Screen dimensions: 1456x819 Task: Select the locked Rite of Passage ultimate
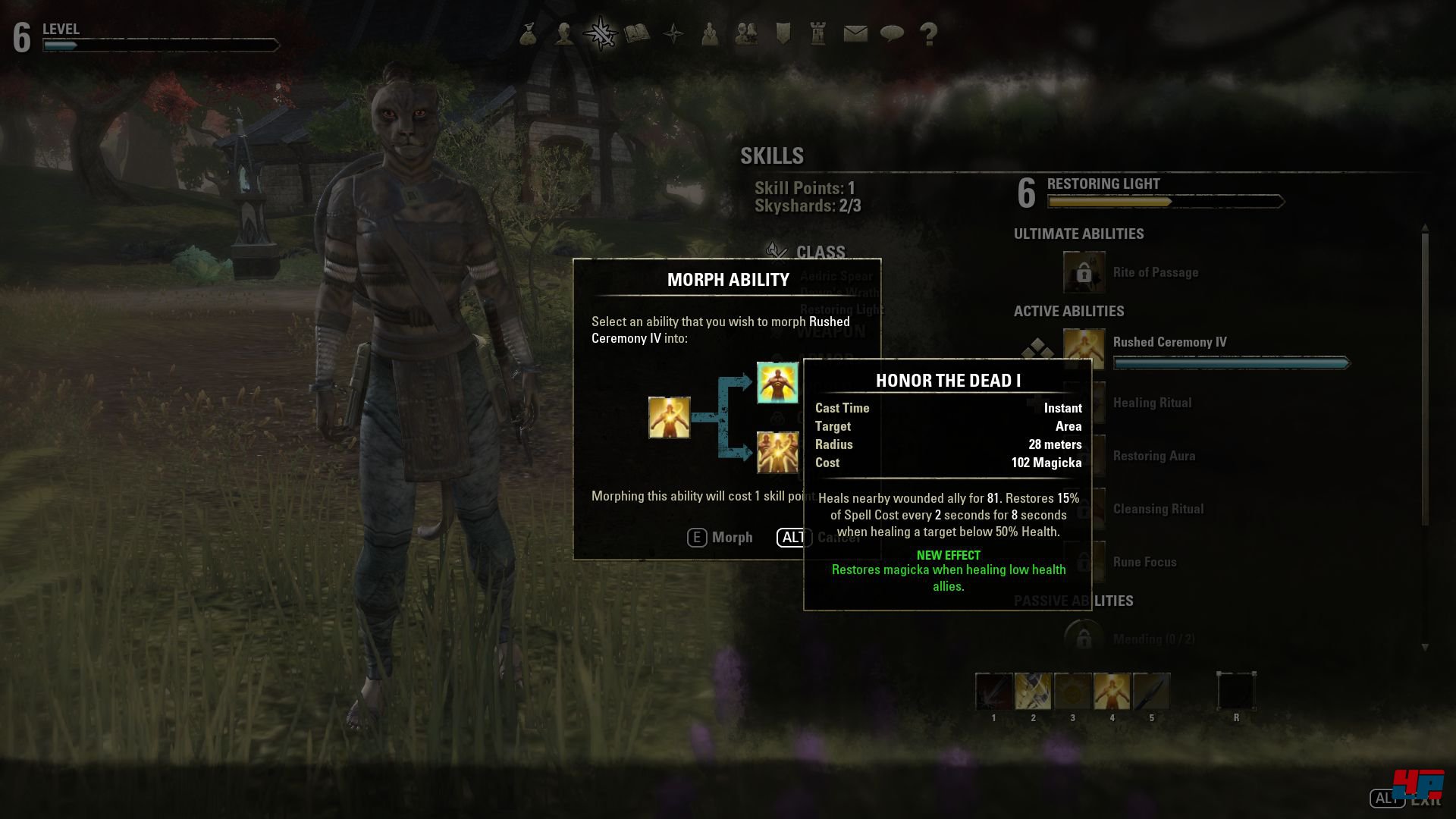click(x=1084, y=272)
